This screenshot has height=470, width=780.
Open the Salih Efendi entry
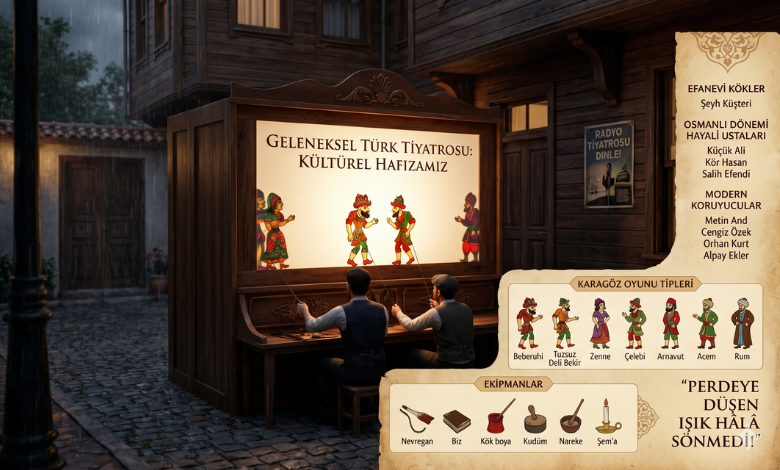pyautogui.click(x=727, y=174)
